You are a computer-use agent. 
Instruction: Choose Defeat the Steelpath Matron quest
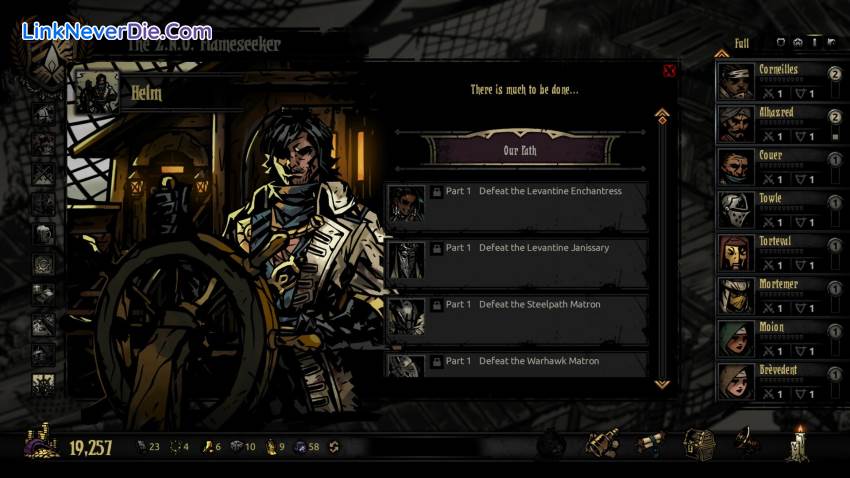516,316
